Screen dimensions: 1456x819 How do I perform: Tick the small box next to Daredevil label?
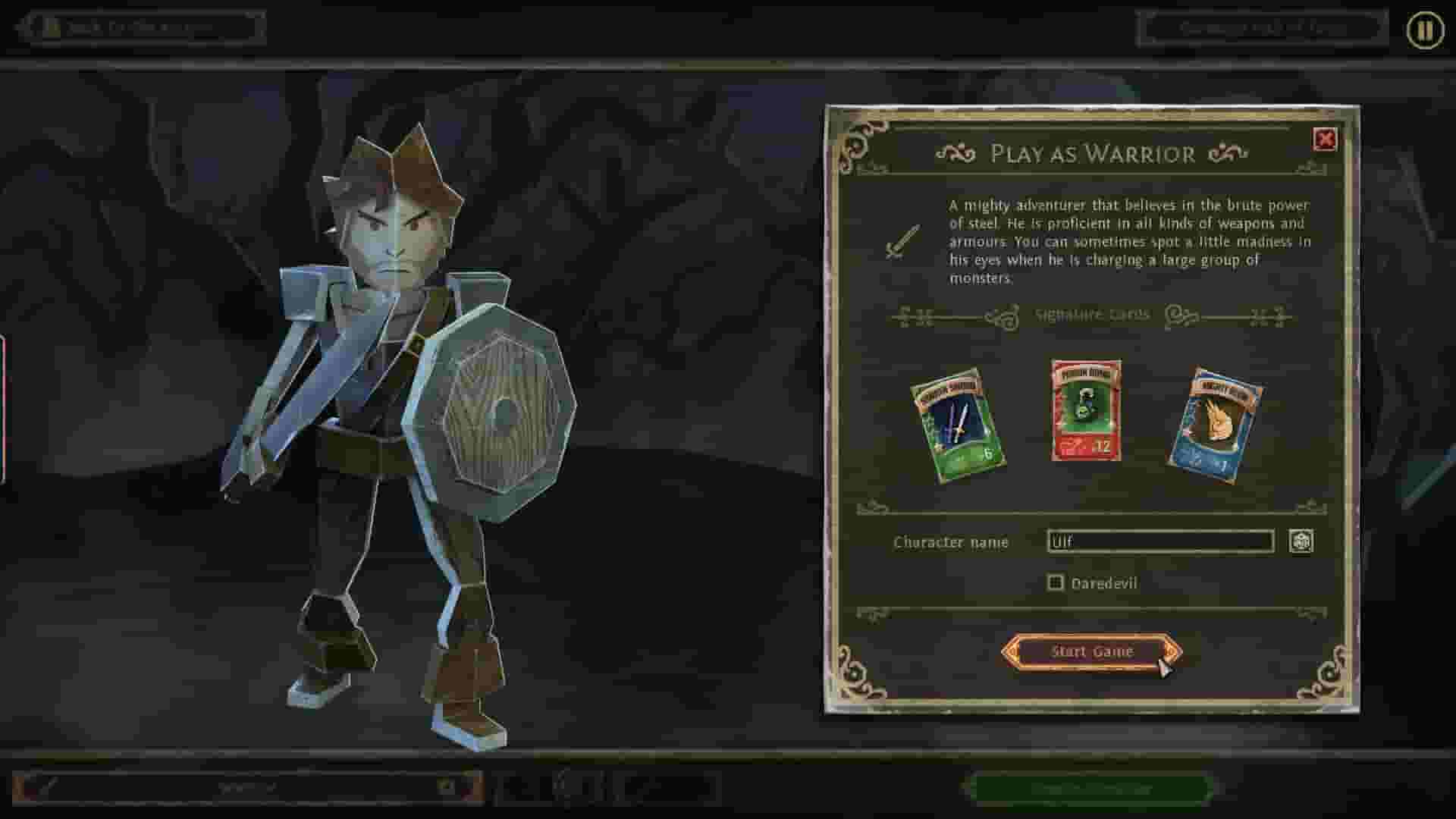(1056, 582)
